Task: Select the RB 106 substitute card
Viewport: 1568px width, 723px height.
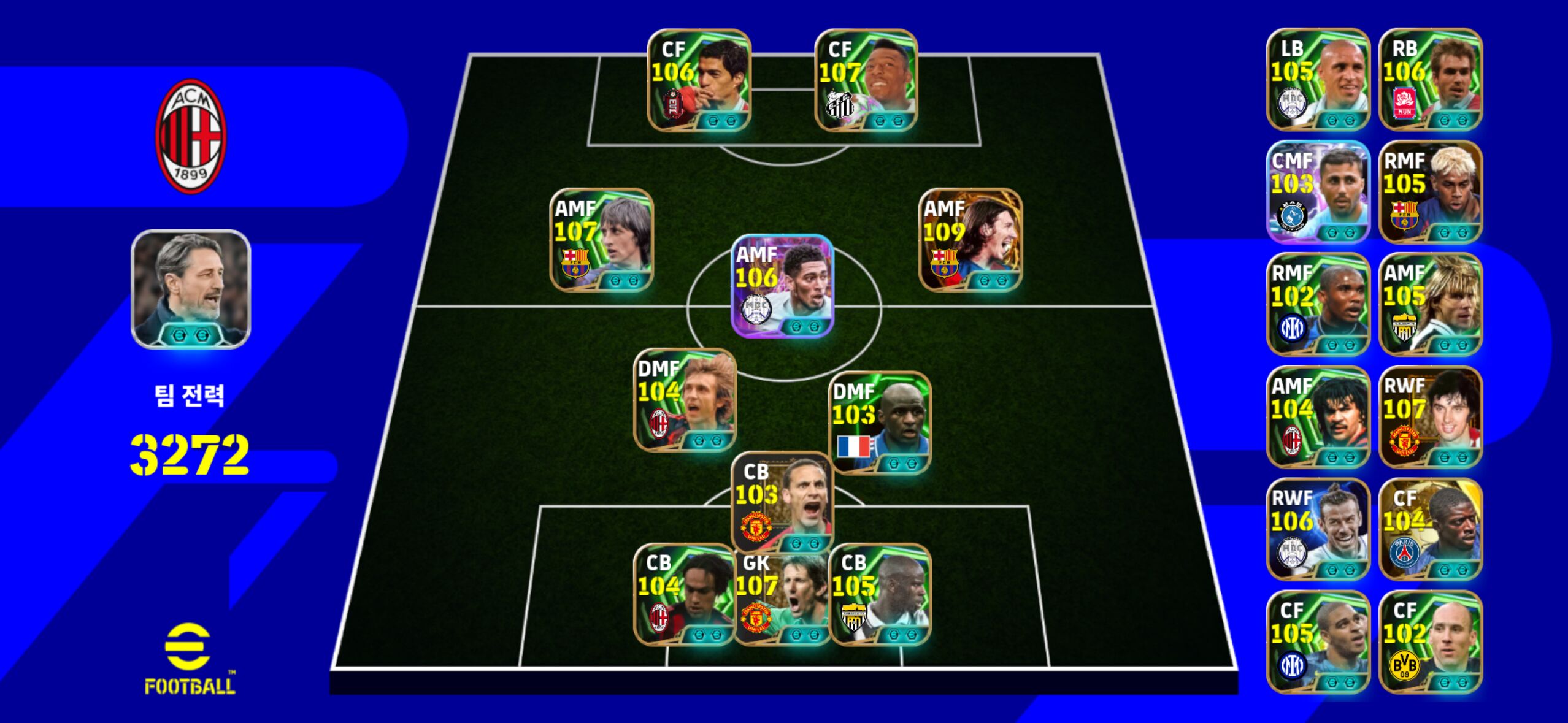Action: [1431, 80]
